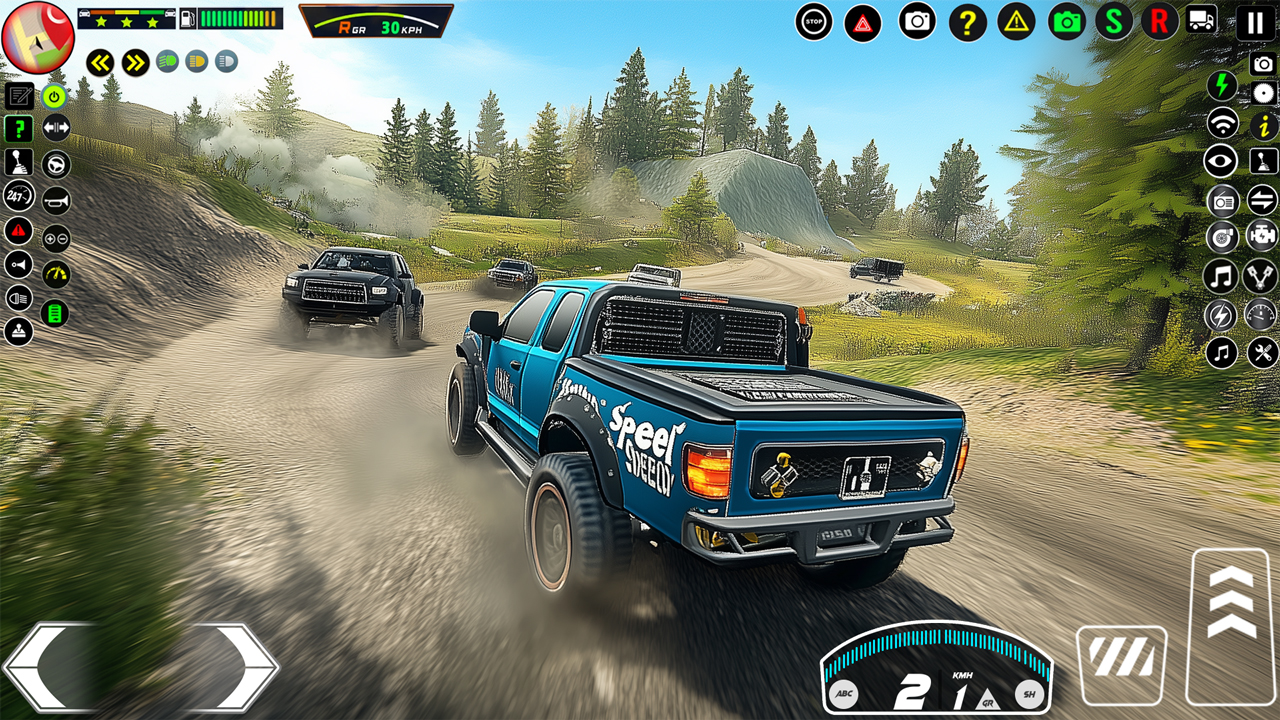The image size is (1280, 720).
Task: Click the white camera screenshot icon
Action: 917,20
